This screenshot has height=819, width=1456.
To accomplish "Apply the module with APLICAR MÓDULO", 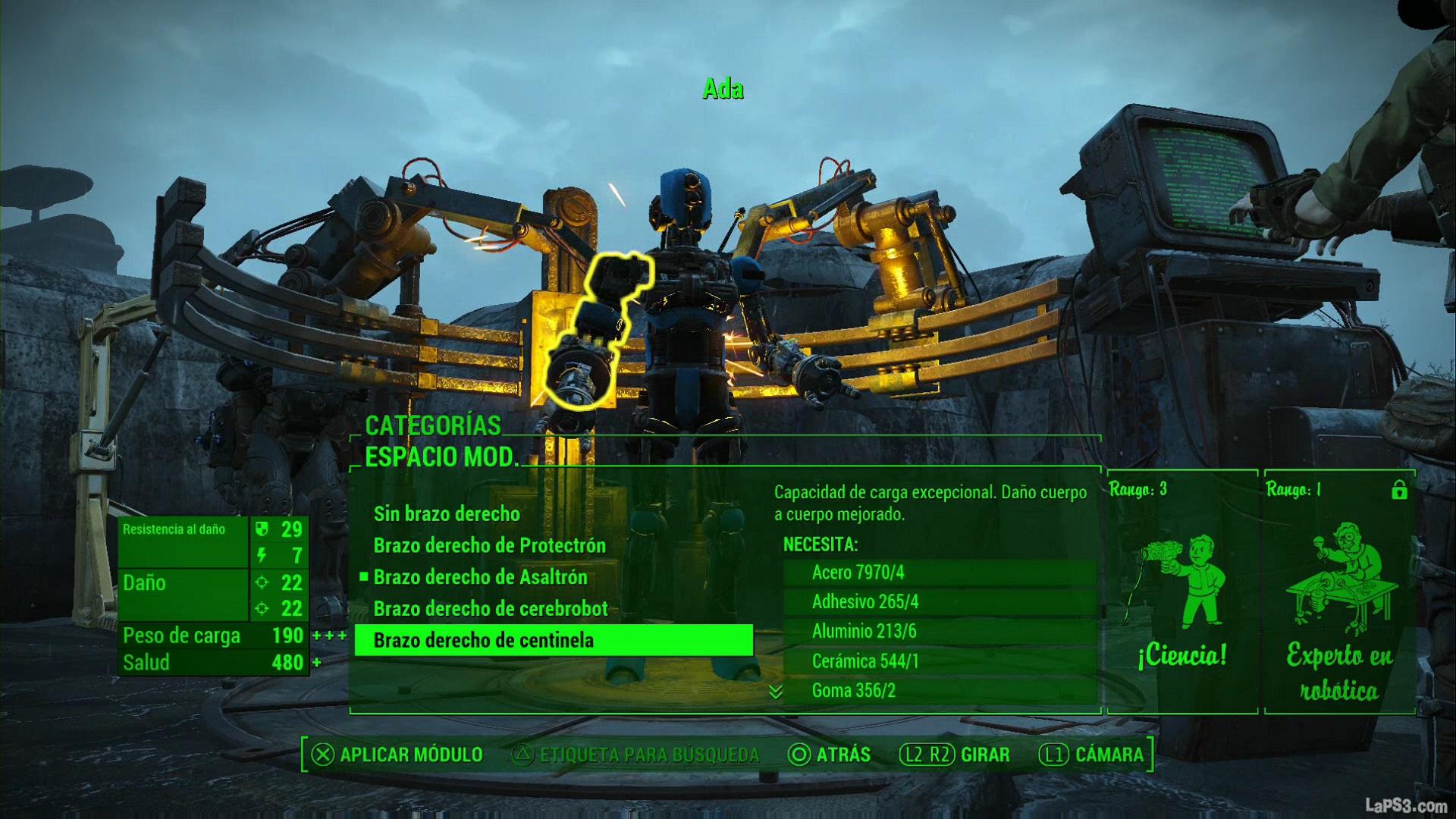I will pyautogui.click(x=397, y=755).
